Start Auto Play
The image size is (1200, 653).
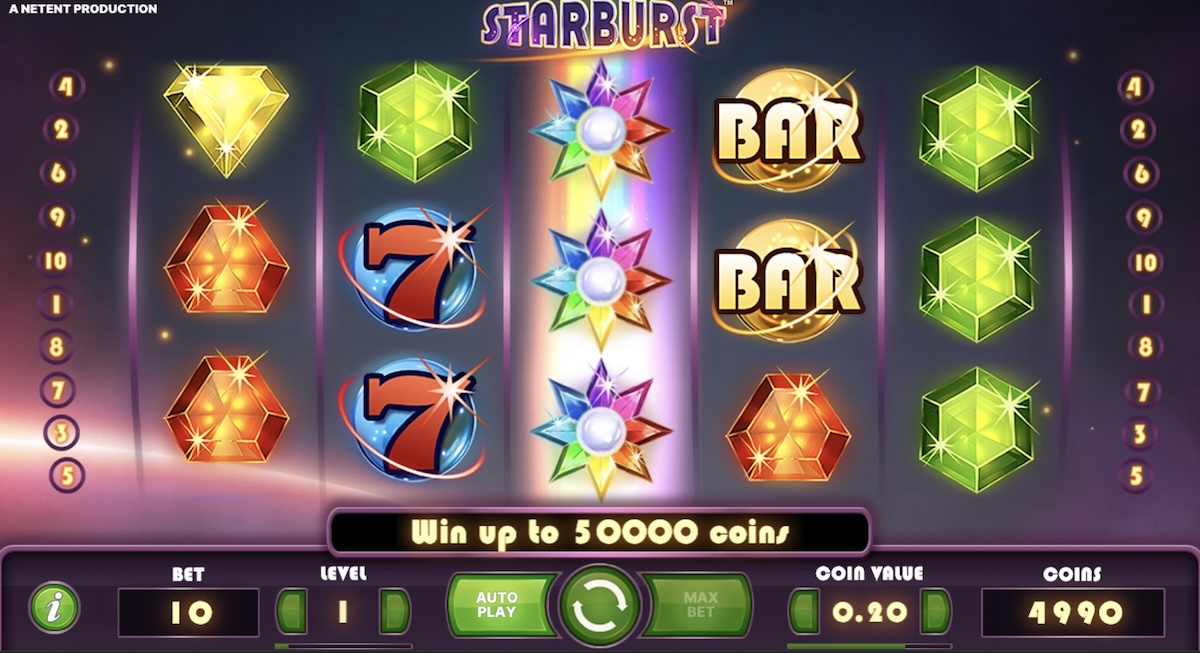497,604
